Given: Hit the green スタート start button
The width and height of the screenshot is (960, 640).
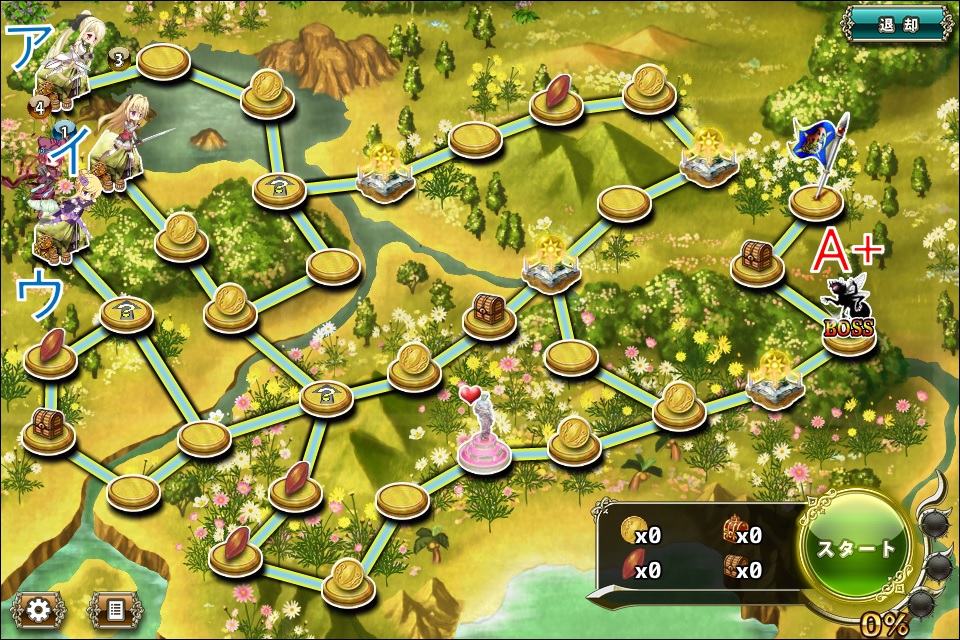Looking at the screenshot, I should pyautogui.click(x=856, y=548).
